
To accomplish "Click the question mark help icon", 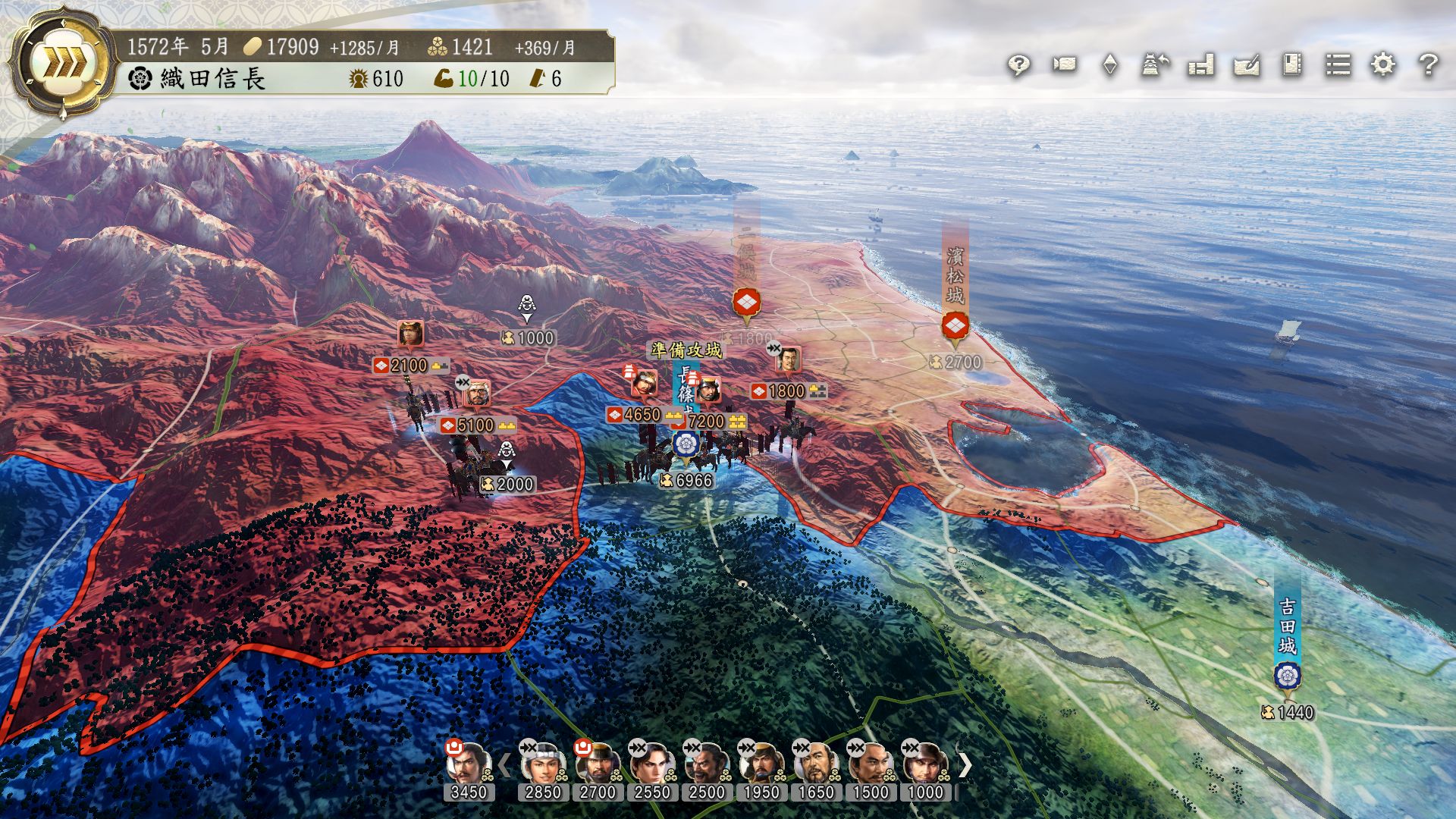I will coord(1429,65).
